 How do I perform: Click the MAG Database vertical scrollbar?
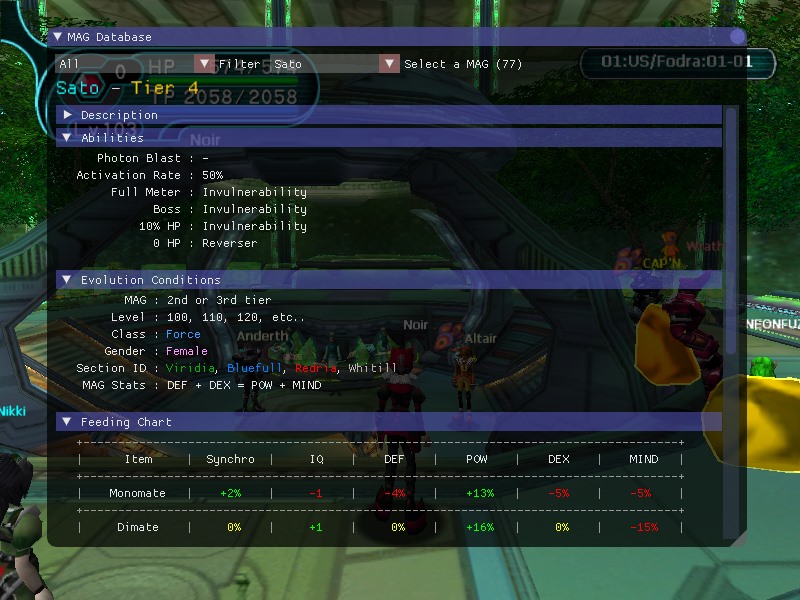click(731, 230)
